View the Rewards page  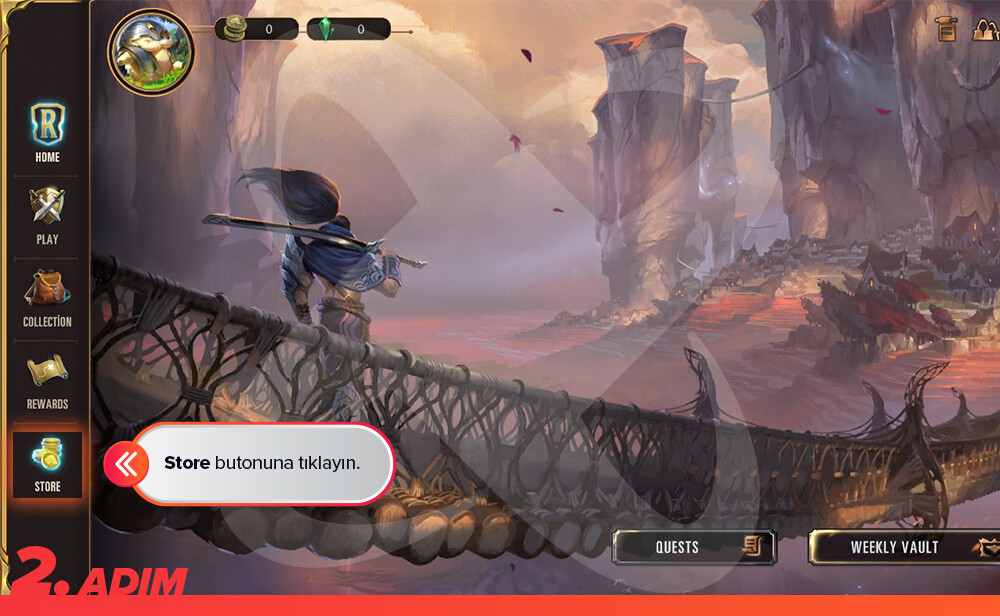point(47,381)
